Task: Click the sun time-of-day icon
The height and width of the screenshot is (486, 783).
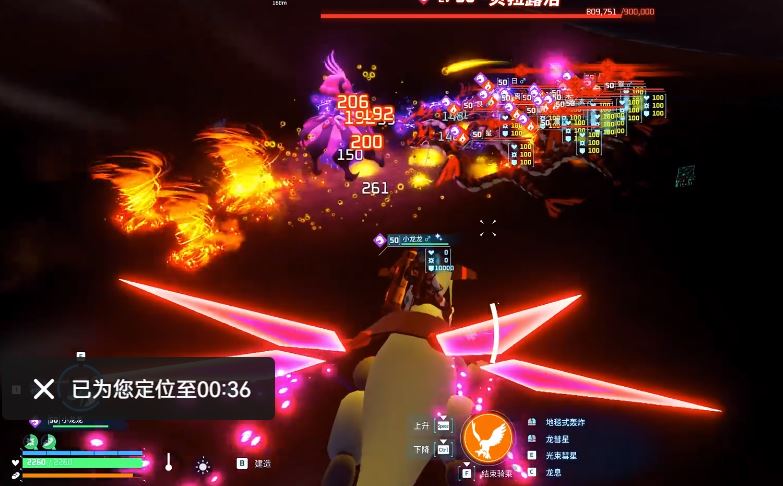Action: tap(203, 466)
